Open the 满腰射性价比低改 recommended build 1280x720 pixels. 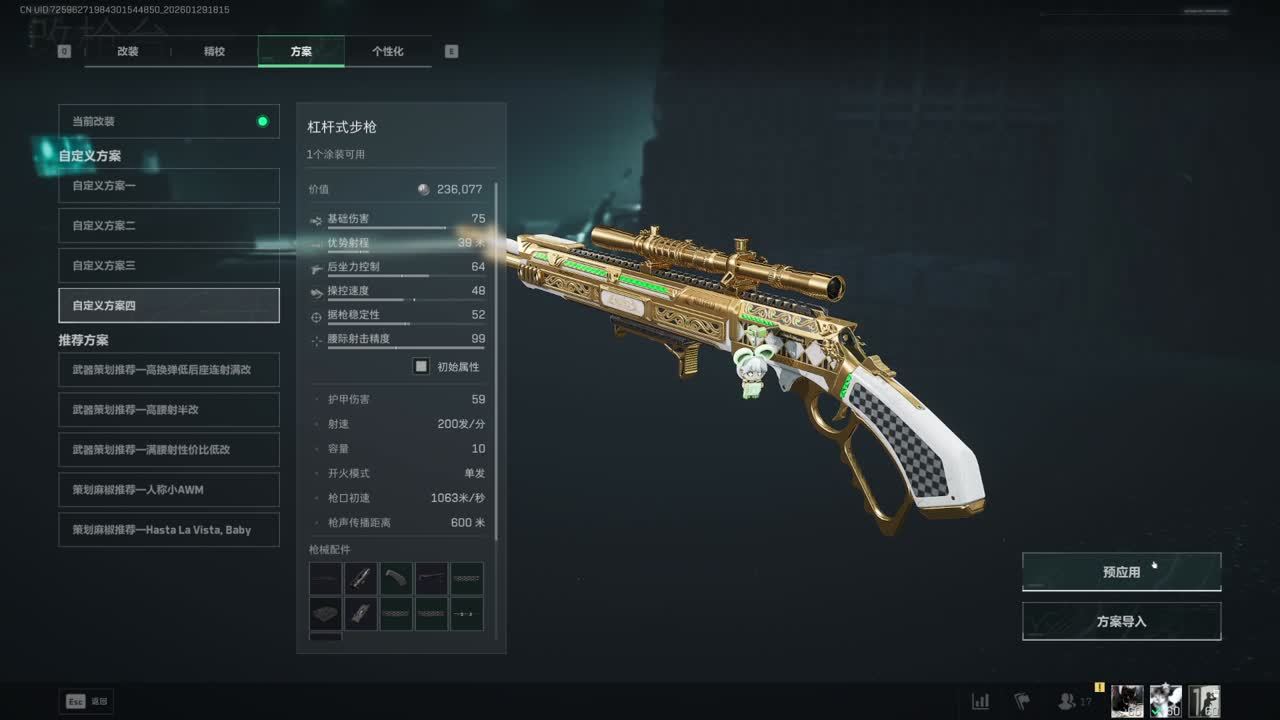pos(168,450)
